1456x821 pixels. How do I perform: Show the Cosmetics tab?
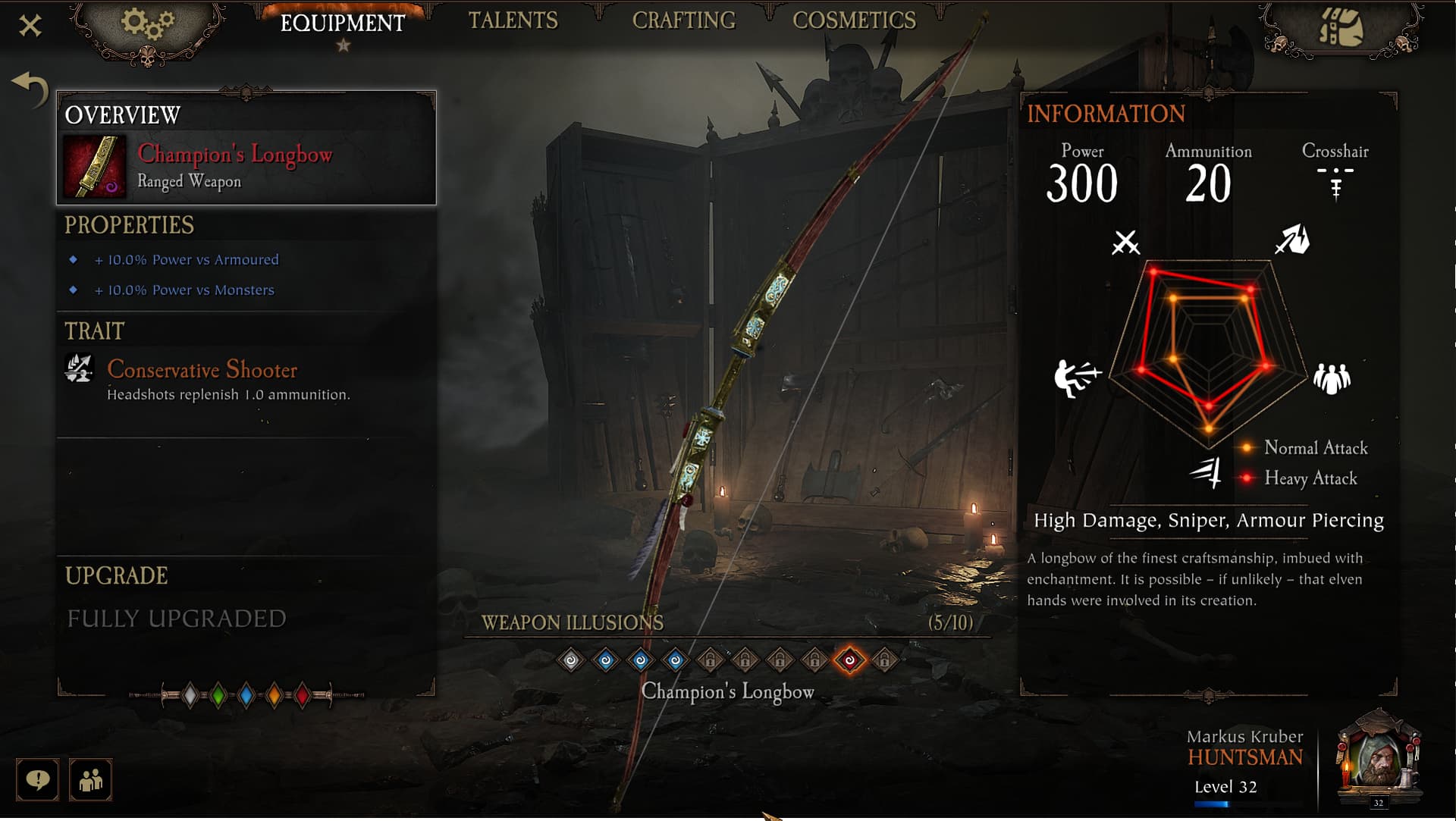(854, 20)
